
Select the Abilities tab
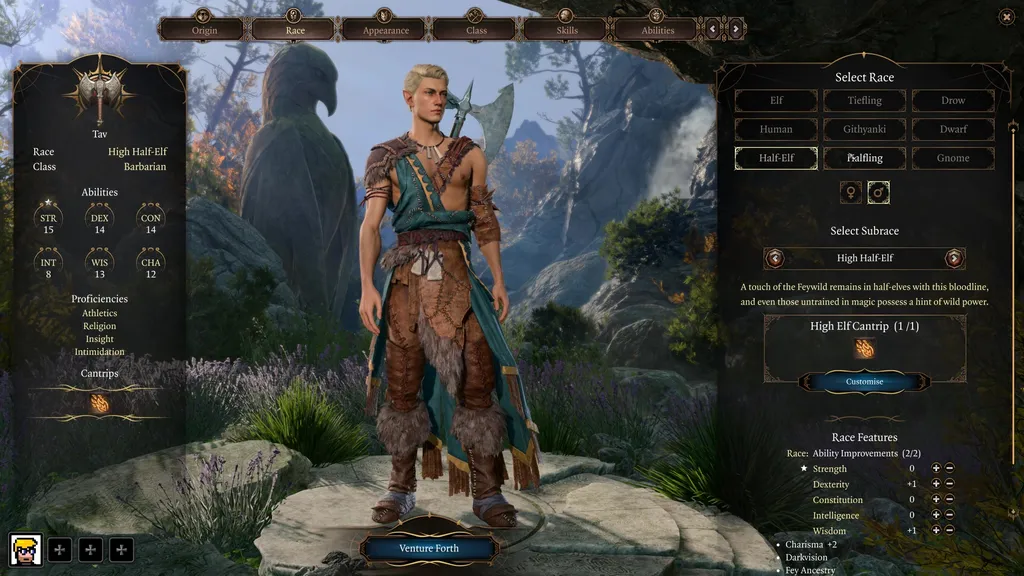[657, 29]
